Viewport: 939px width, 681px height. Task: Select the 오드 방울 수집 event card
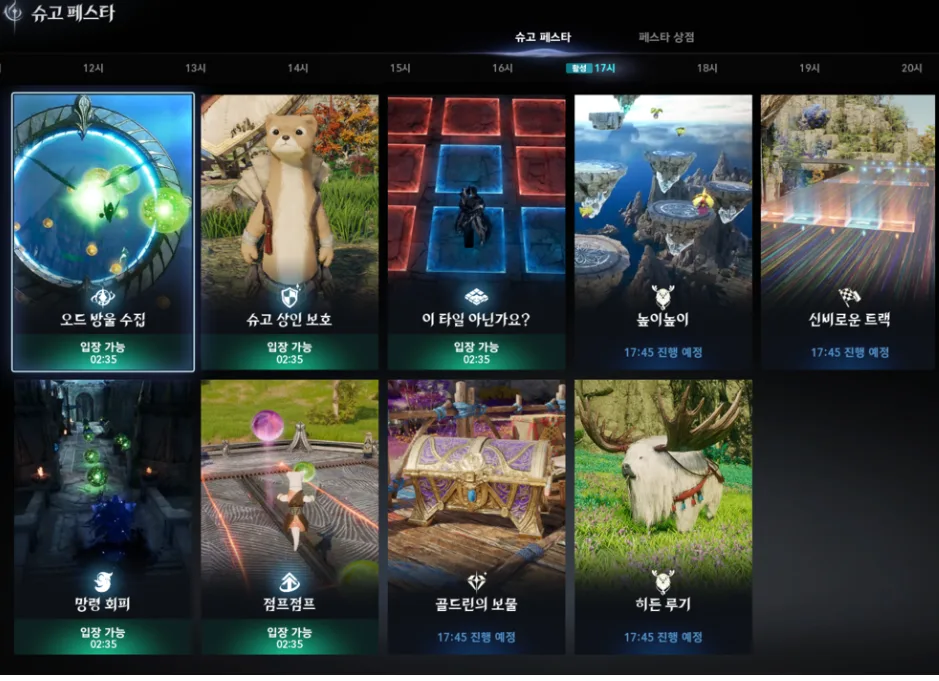pos(103,232)
